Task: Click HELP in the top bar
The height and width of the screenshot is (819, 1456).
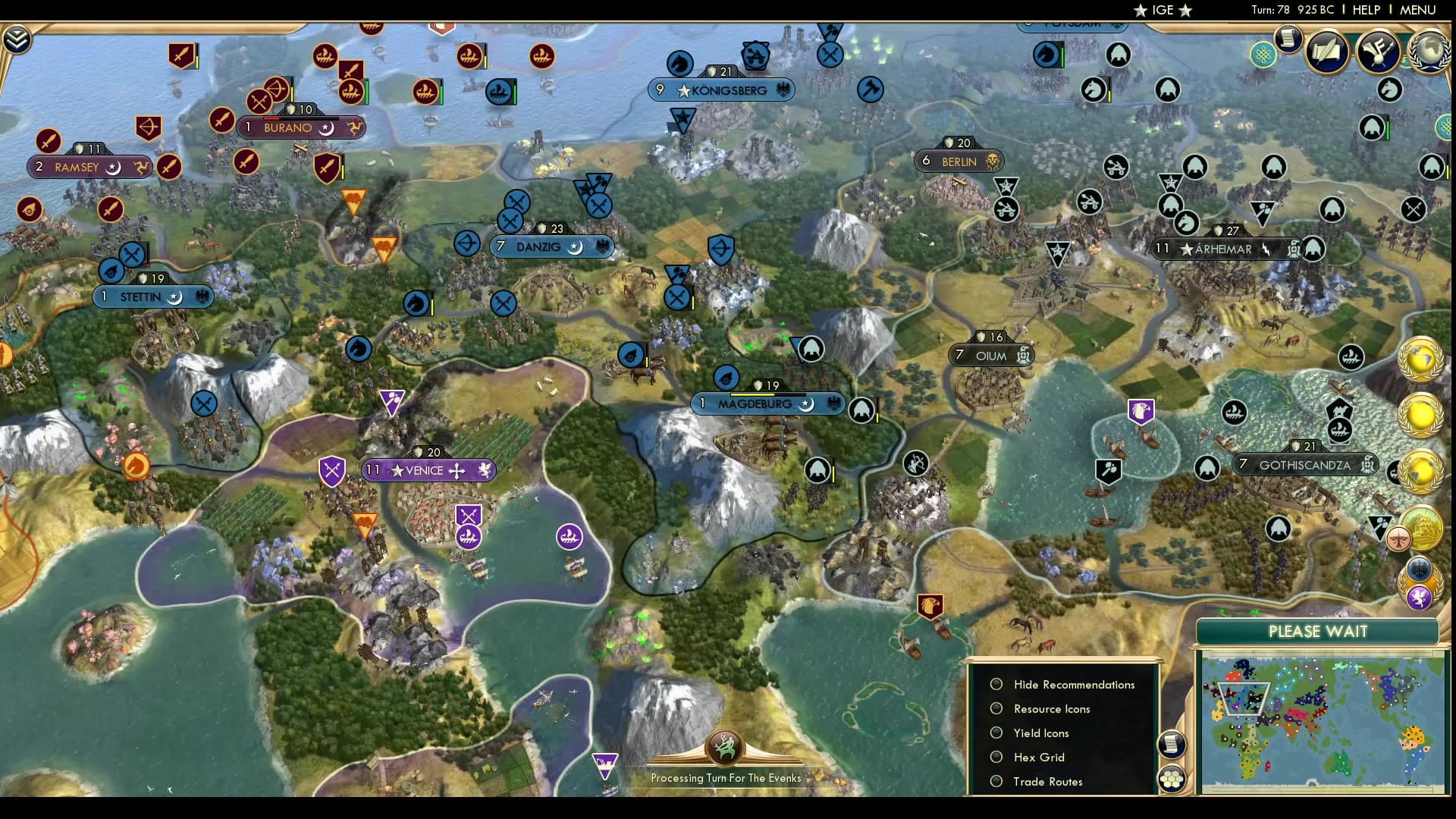Action: 1365,10
